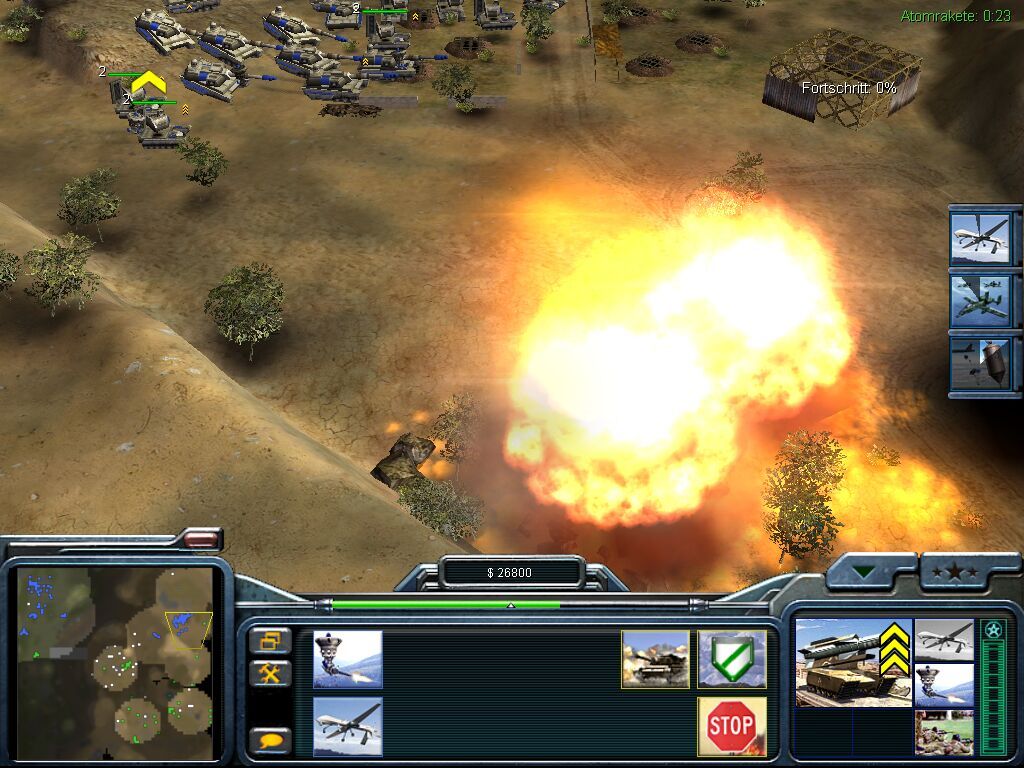The height and width of the screenshot is (768, 1024).
Task: Open options with the overlapping windows button
Action: coord(270,640)
